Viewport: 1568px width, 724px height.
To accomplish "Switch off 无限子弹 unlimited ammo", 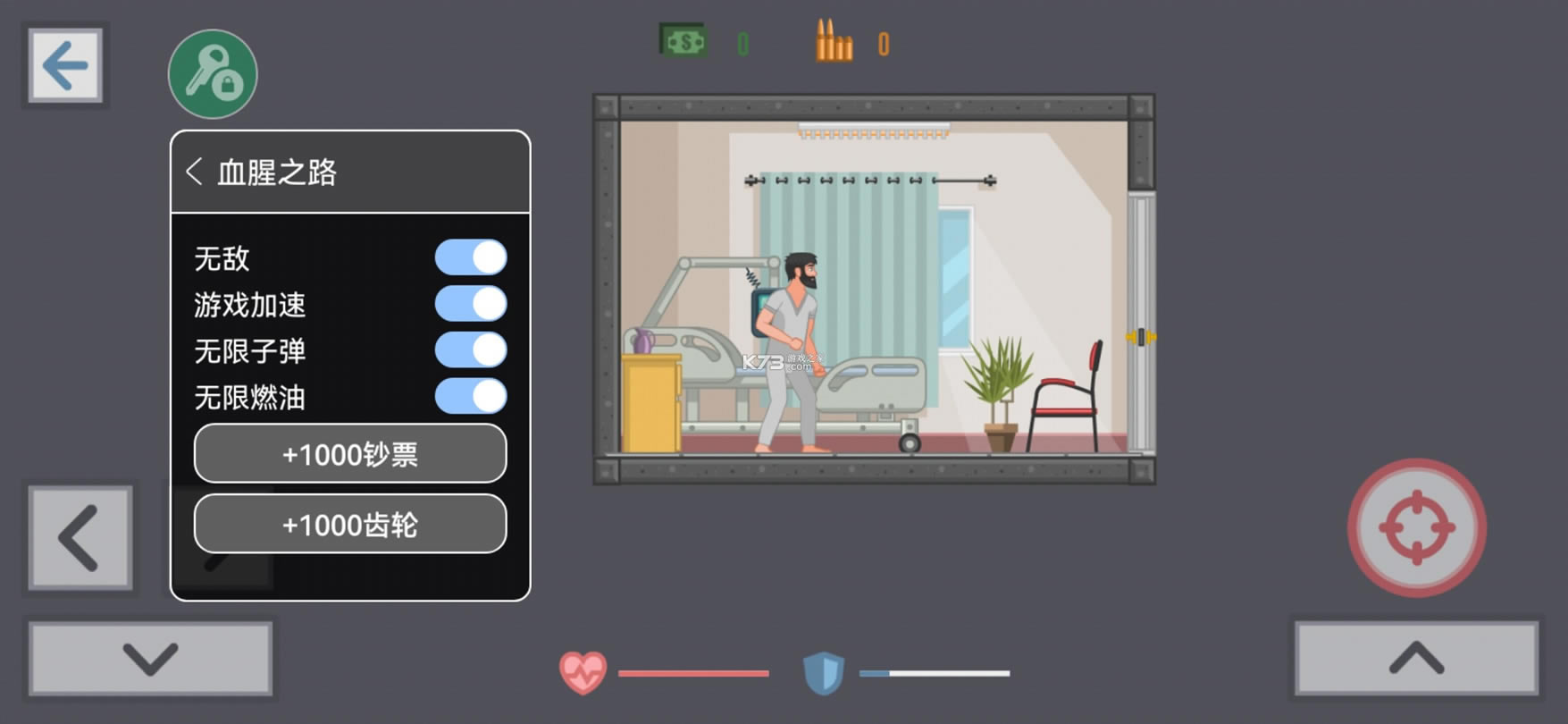I will pos(471,350).
